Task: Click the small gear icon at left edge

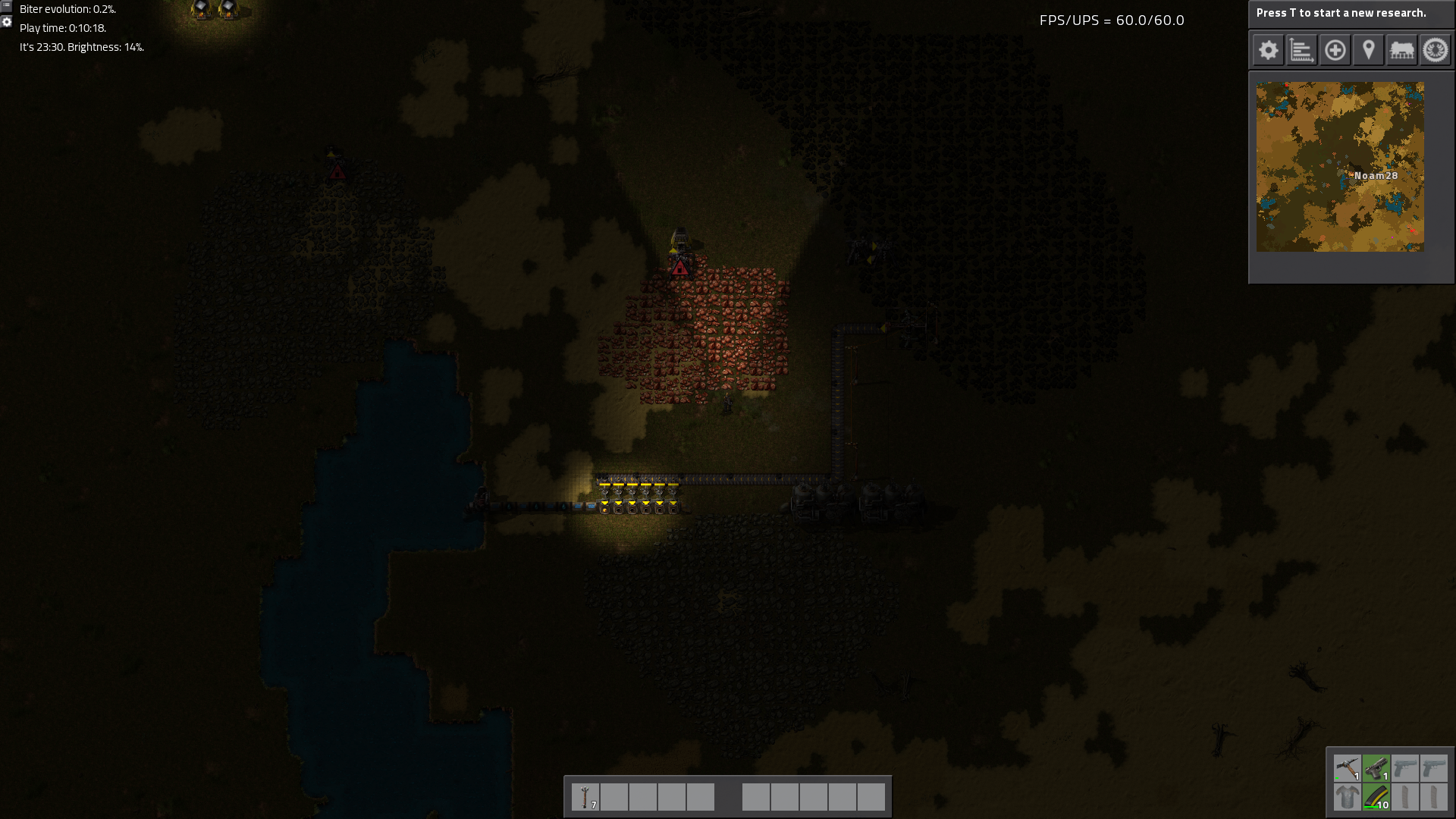Action: 6,22
